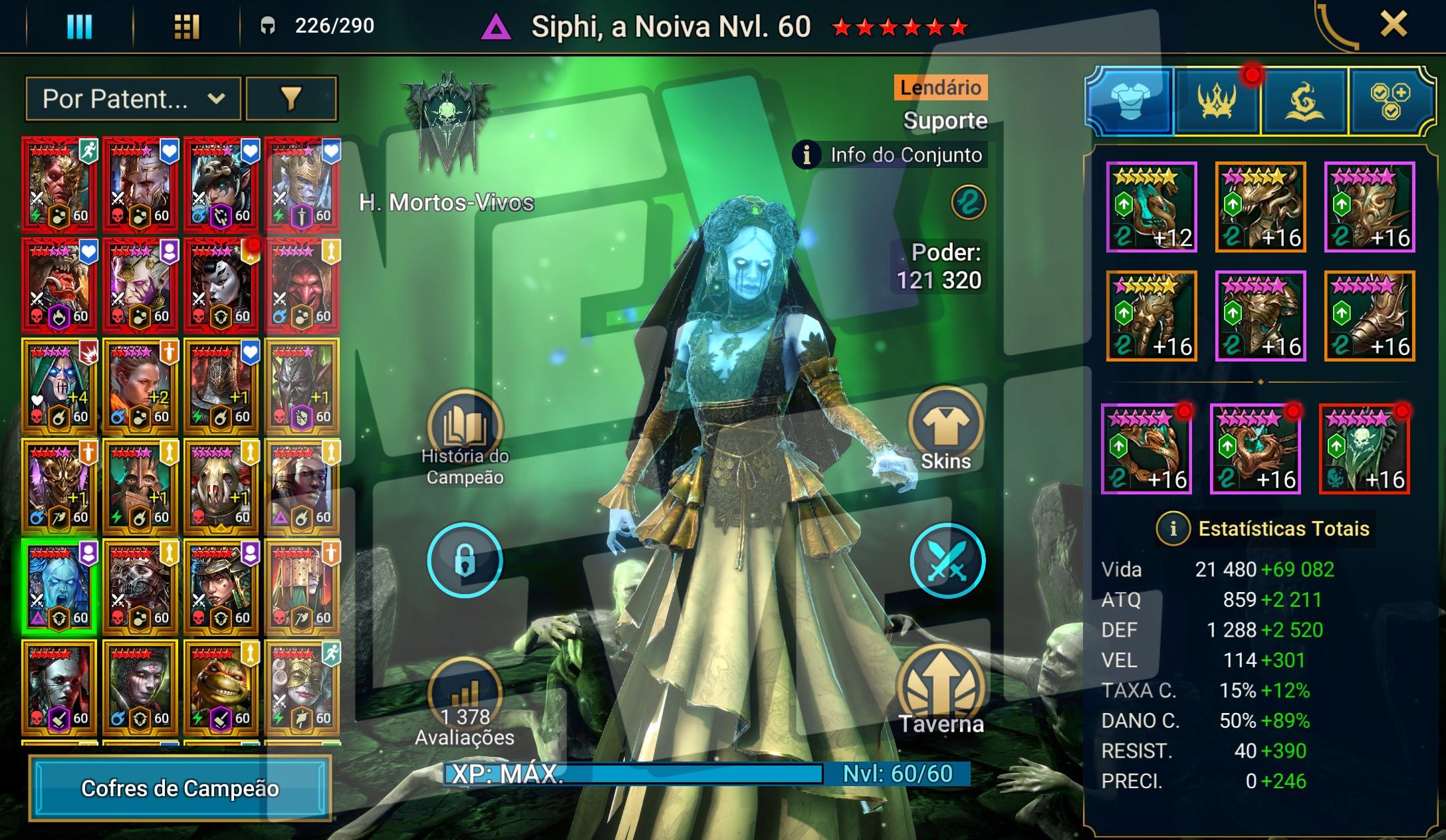1446x840 pixels.
Task: Close the champion screen with the X
Action: [x=1393, y=25]
